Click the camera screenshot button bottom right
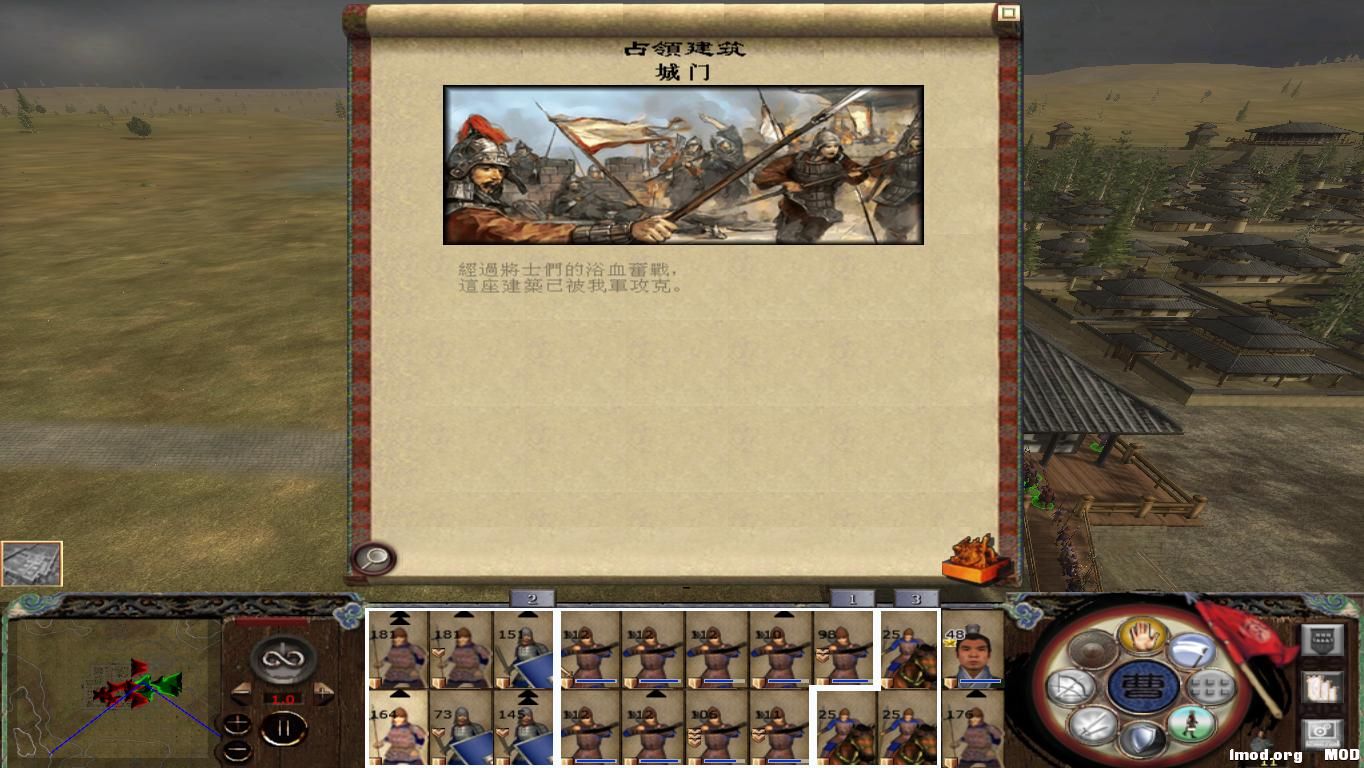The image size is (1364, 768). pos(1321,731)
